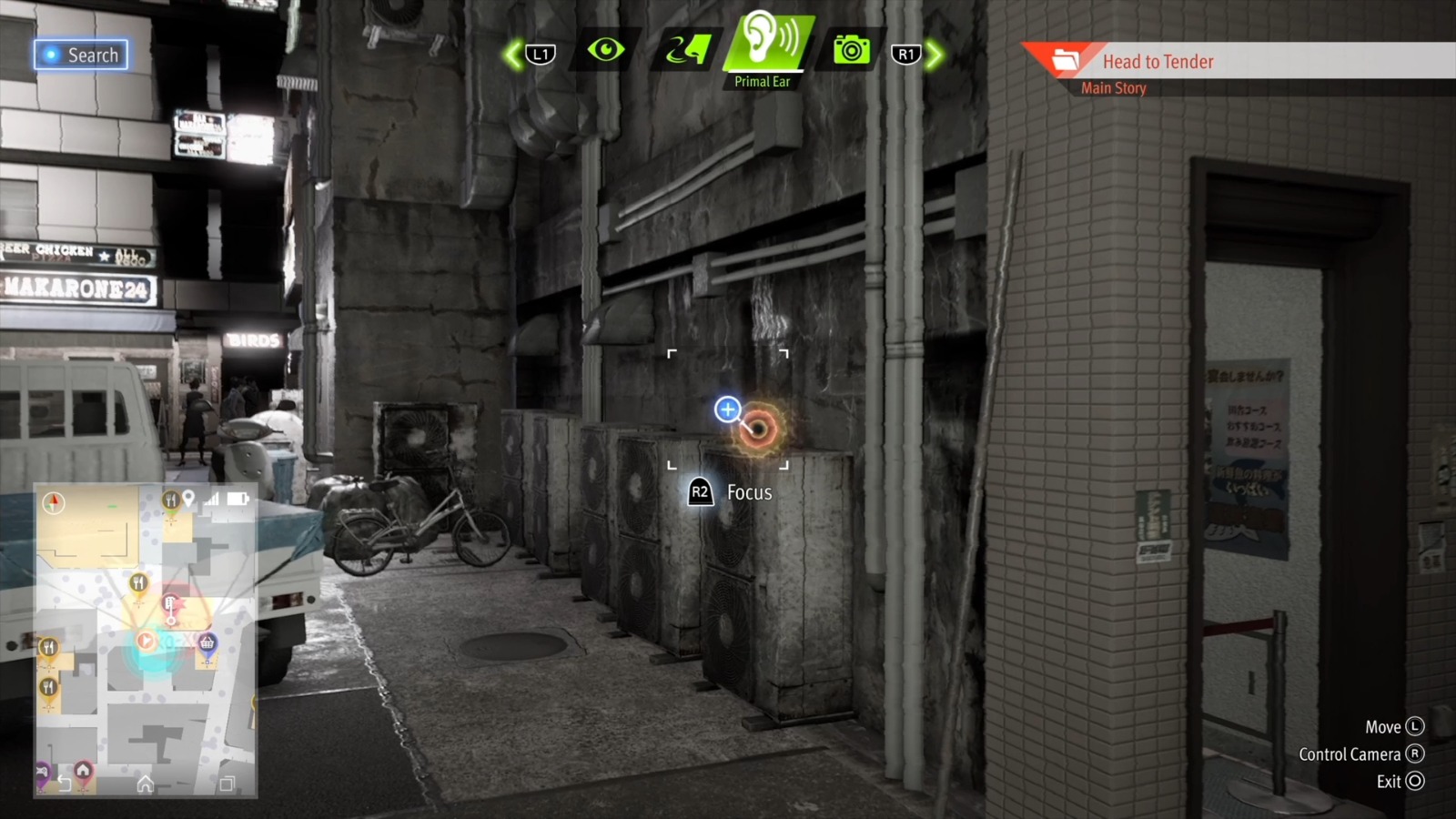Click the compass icon on the minimap
Viewport: 1456px width, 819px height.
click(x=53, y=501)
